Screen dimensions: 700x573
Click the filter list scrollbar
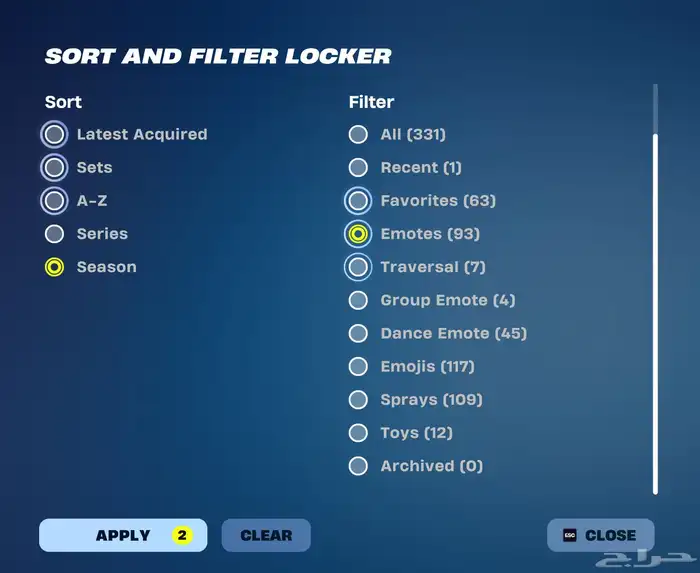[x=656, y=310]
